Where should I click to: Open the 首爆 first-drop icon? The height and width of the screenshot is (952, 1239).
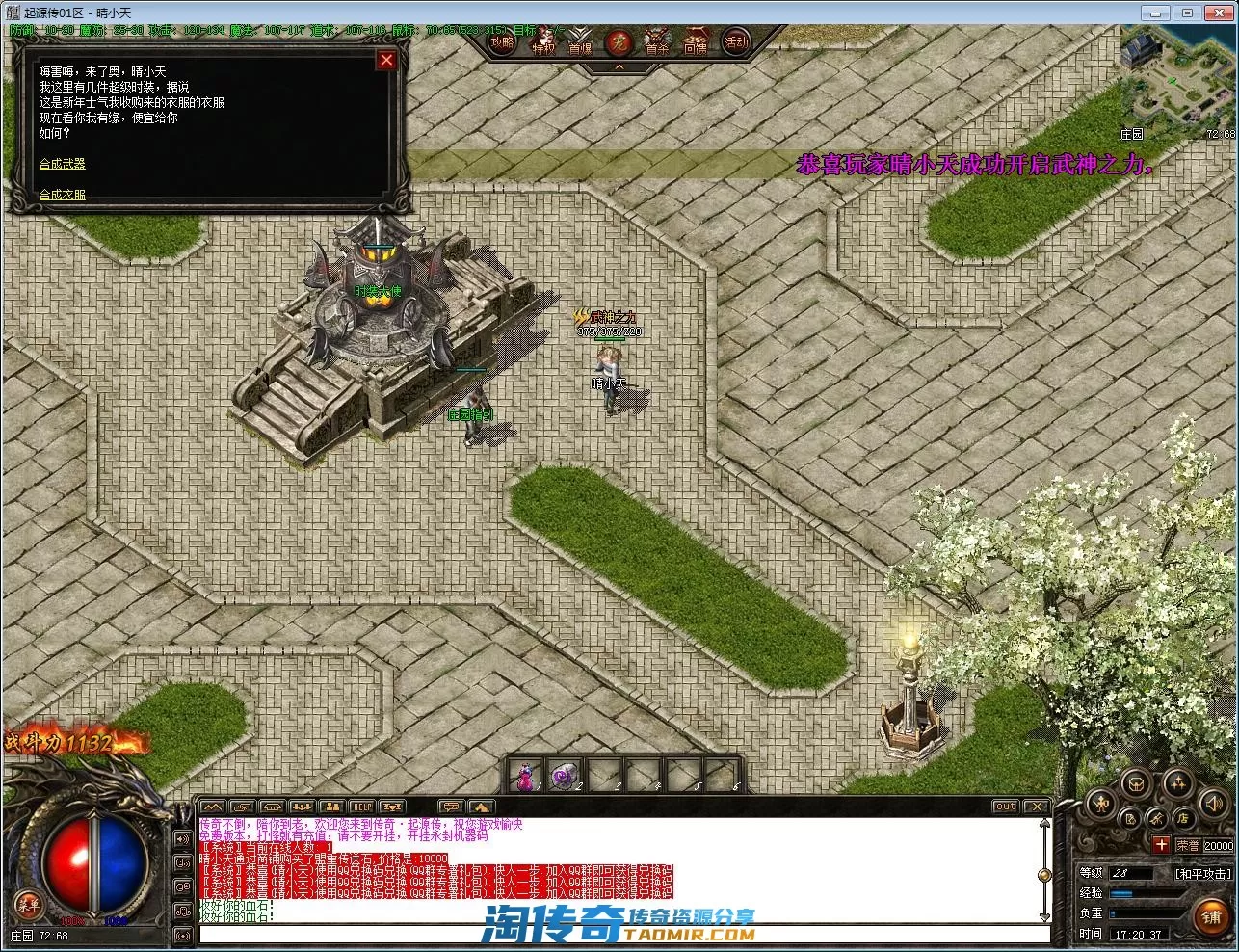point(580,44)
